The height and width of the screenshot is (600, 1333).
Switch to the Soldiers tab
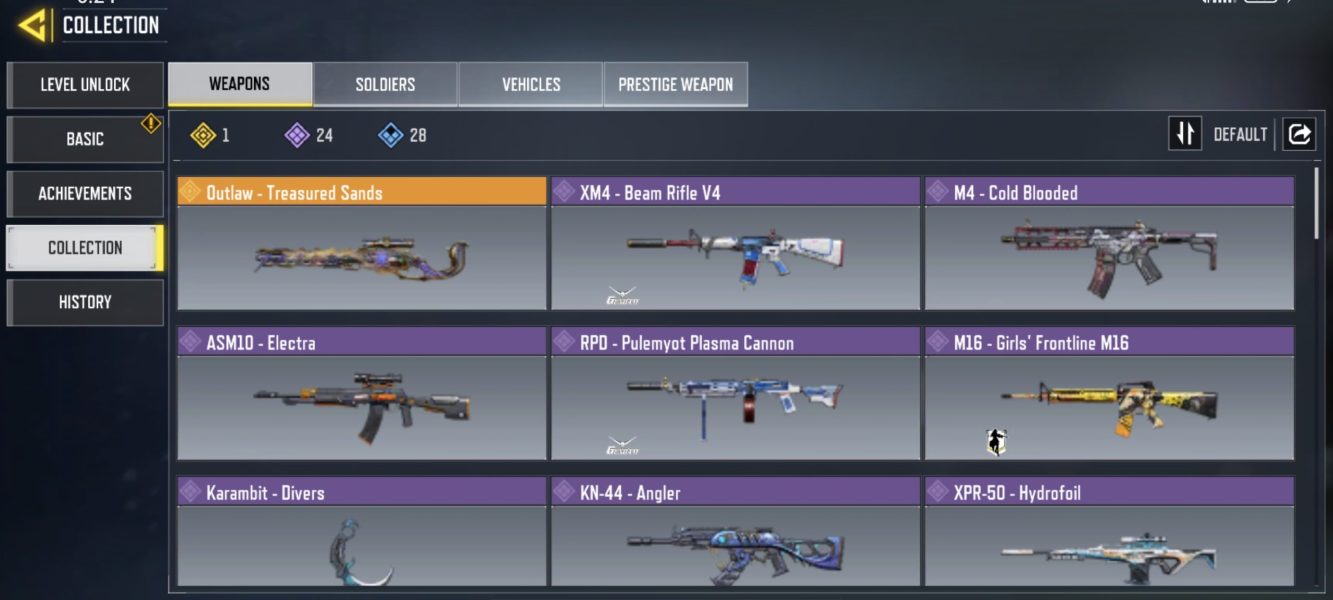[385, 85]
